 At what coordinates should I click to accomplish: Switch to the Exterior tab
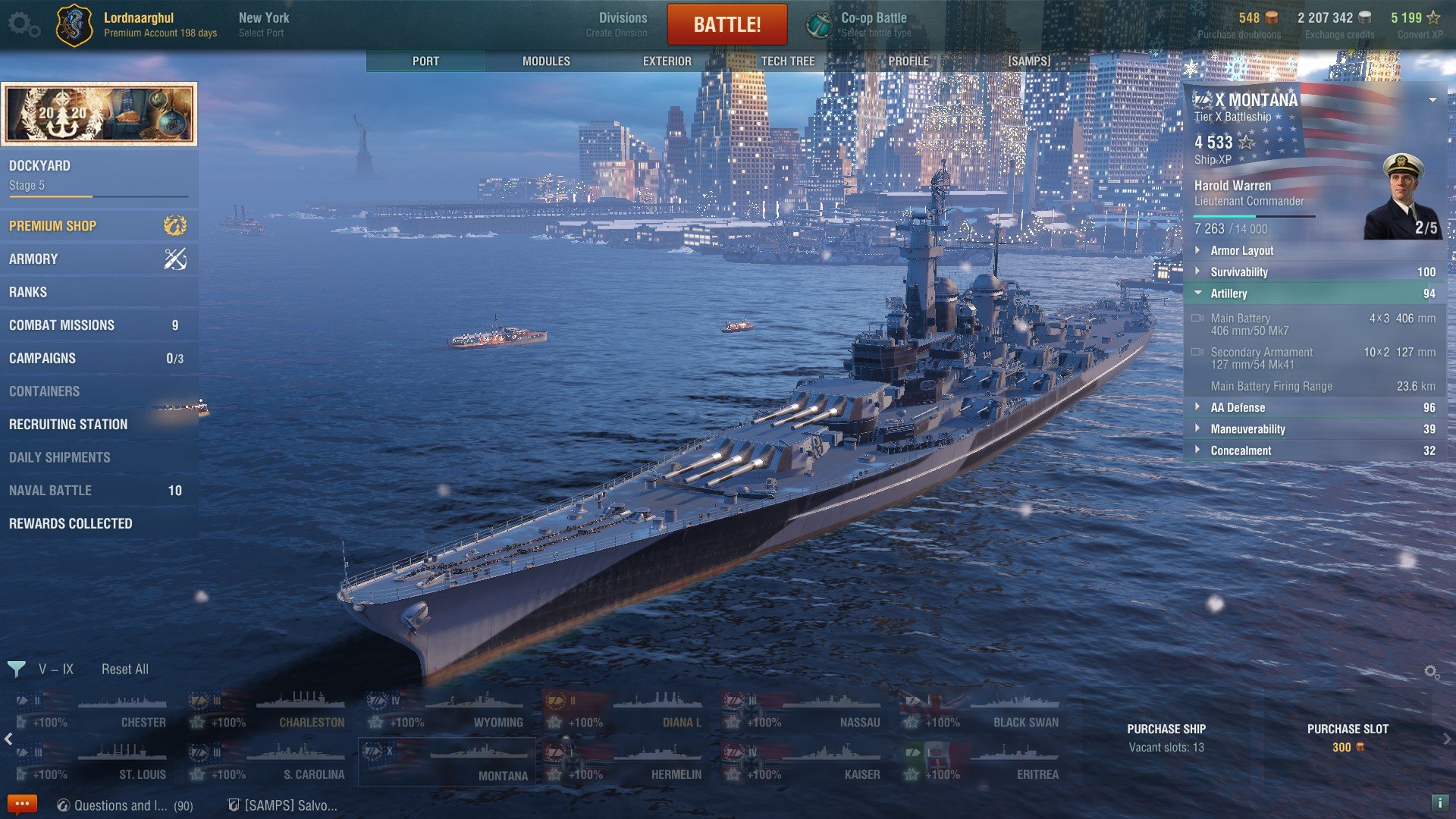(667, 61)
